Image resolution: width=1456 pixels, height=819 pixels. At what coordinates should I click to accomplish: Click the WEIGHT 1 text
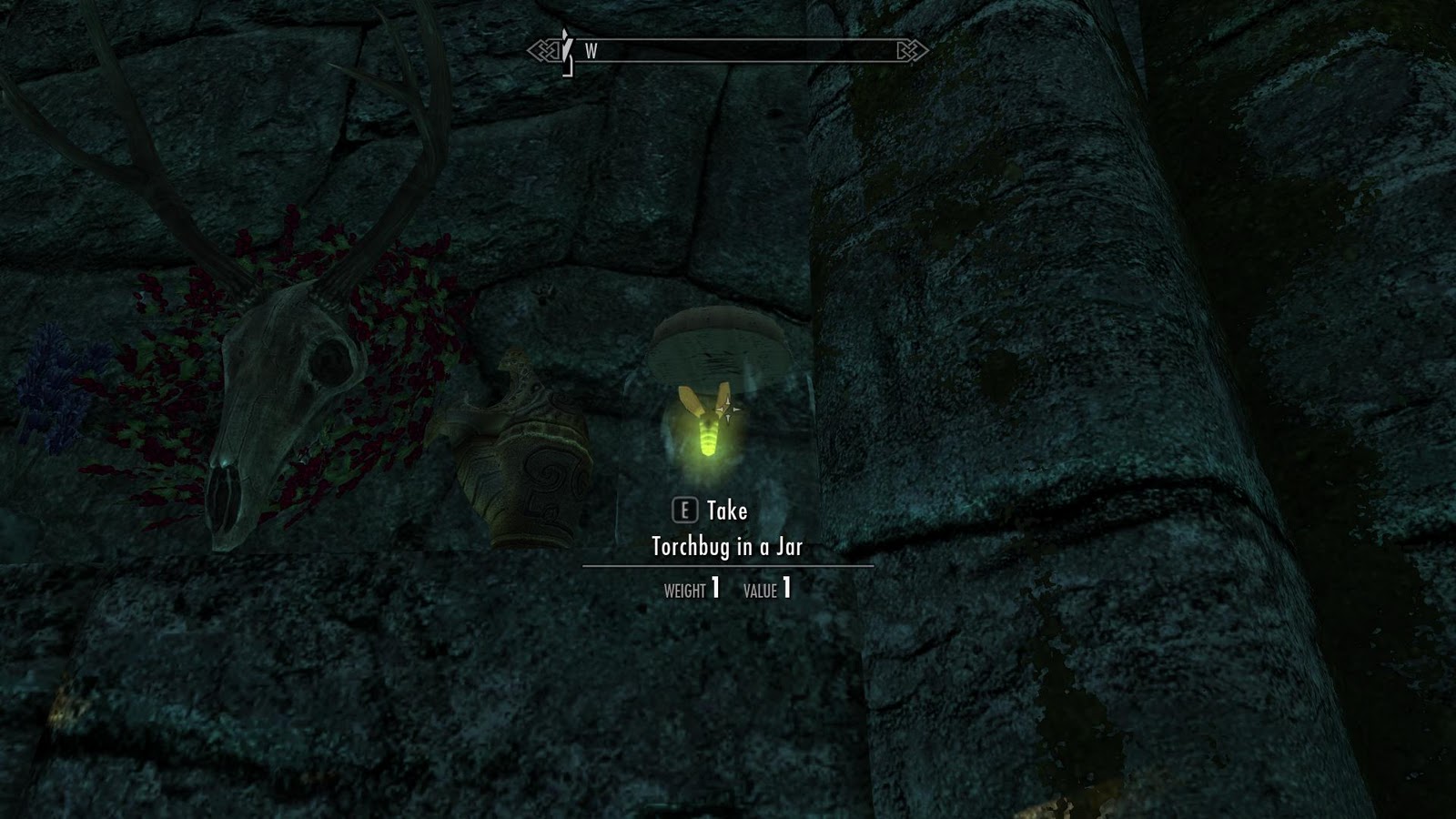pos(693,588)
